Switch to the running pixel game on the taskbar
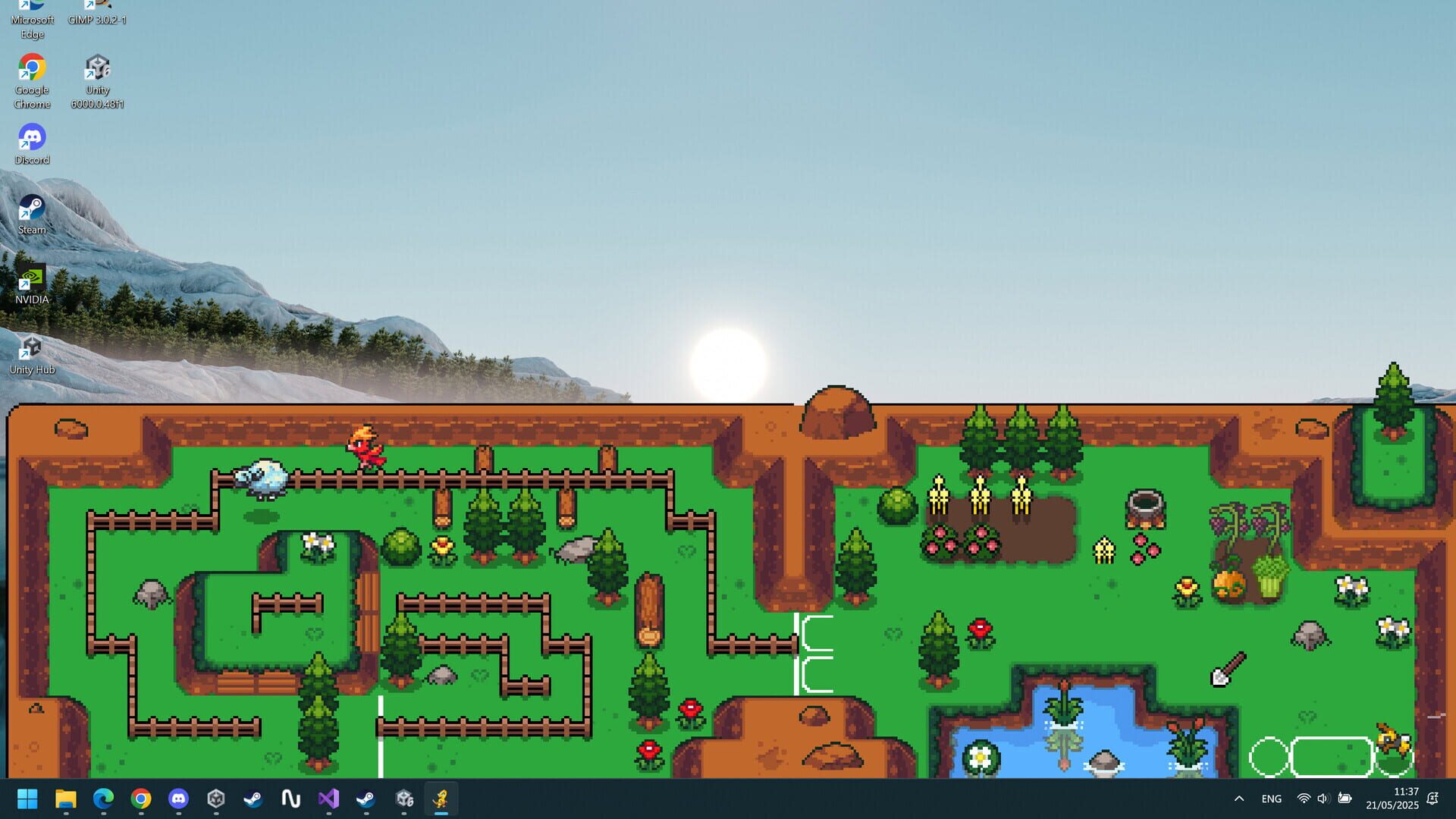Viewport: 1456px width, 819px height. coord(442,799)
